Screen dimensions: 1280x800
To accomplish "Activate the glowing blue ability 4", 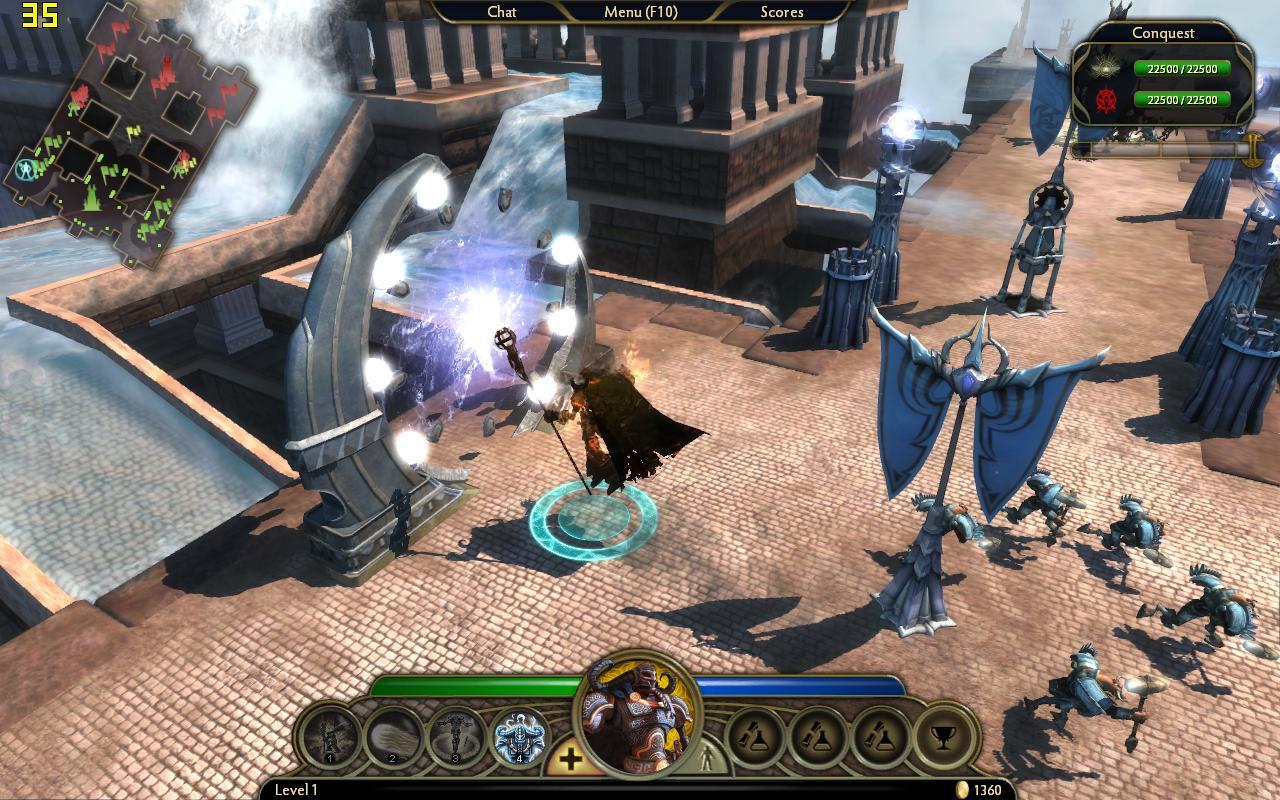I will [x=520, y=738].
